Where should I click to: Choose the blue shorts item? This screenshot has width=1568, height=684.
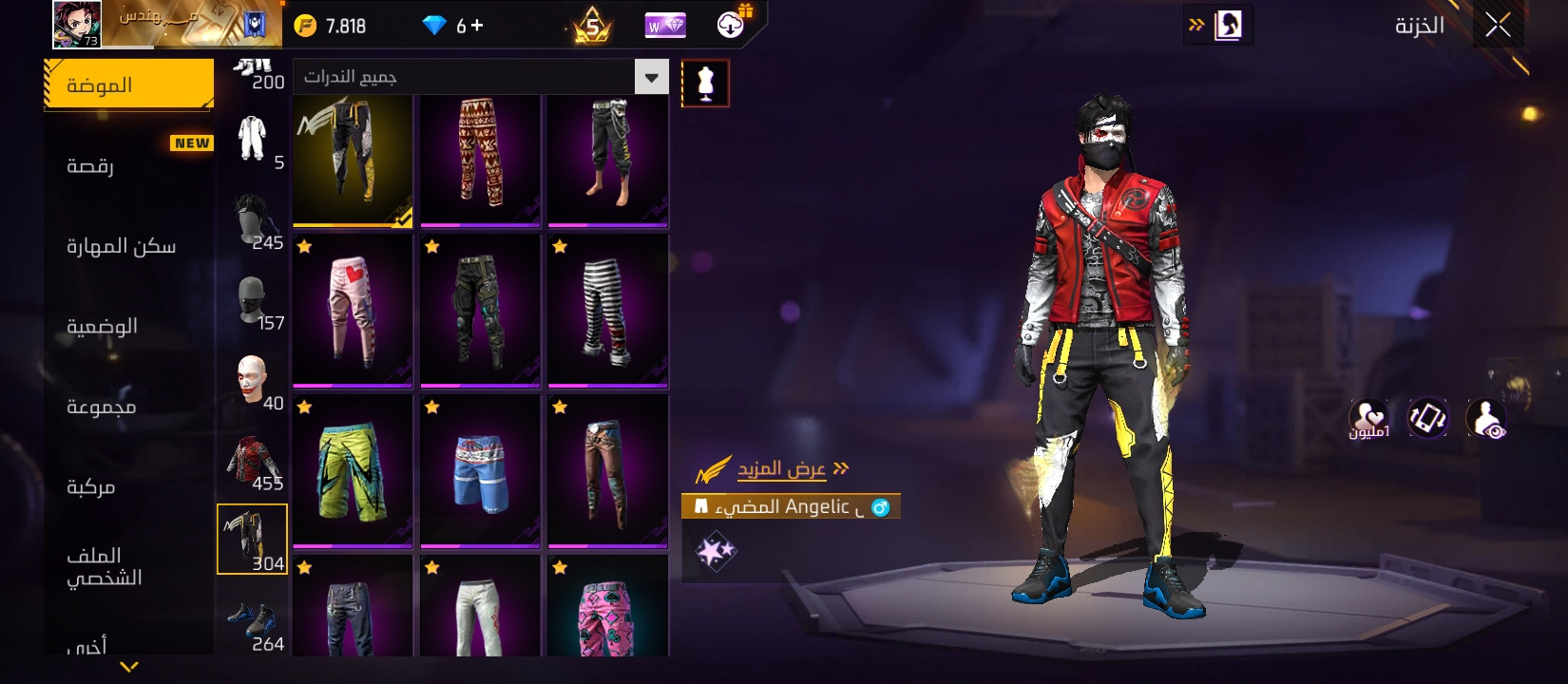(480, 471)
